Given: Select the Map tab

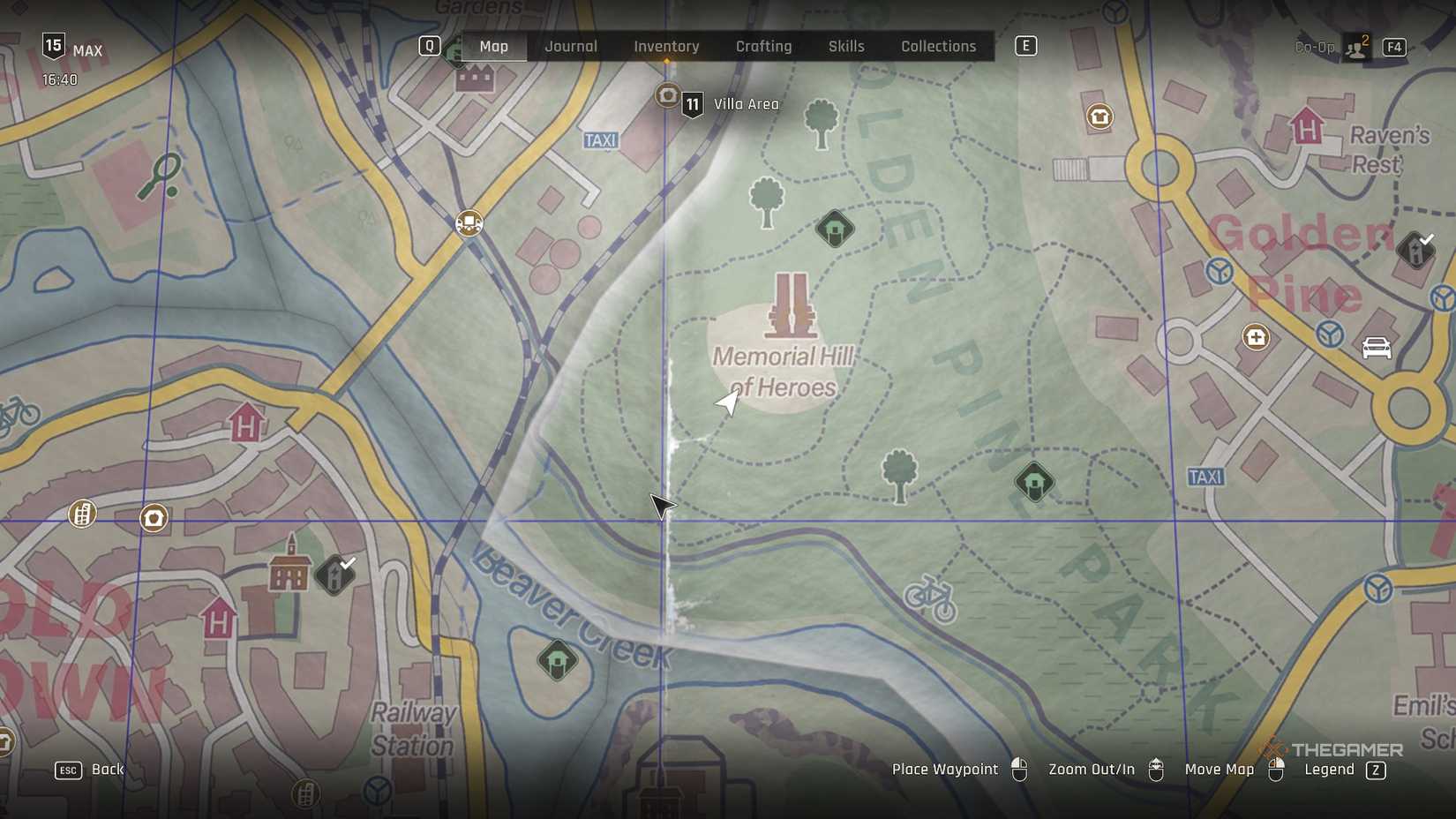Looking at the screenshot, I should coord(493,47).
